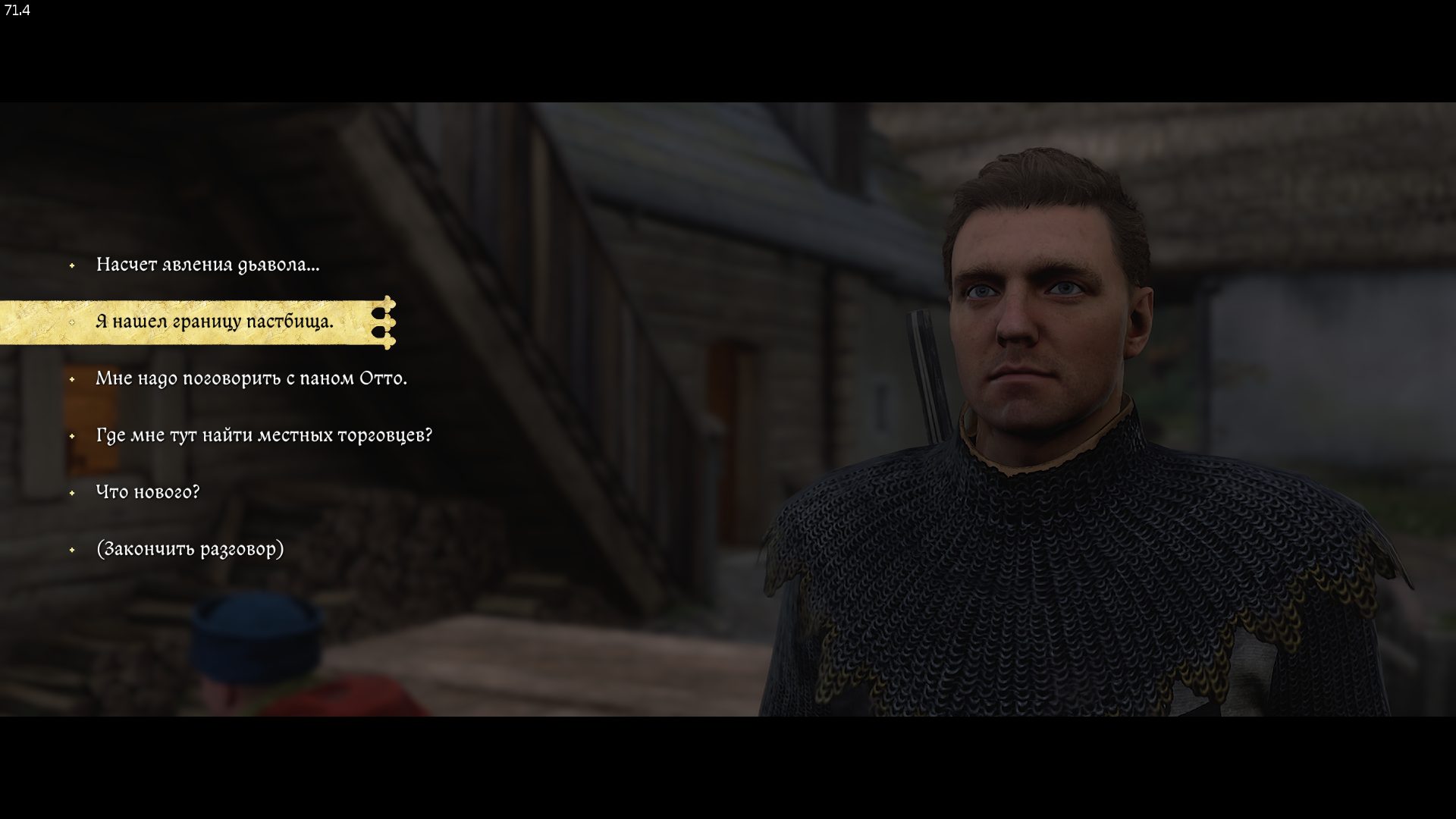Select "Я нашел границу пастбища." reply
The width and height of the screenshot is (1456, 819).
[214, 322]
